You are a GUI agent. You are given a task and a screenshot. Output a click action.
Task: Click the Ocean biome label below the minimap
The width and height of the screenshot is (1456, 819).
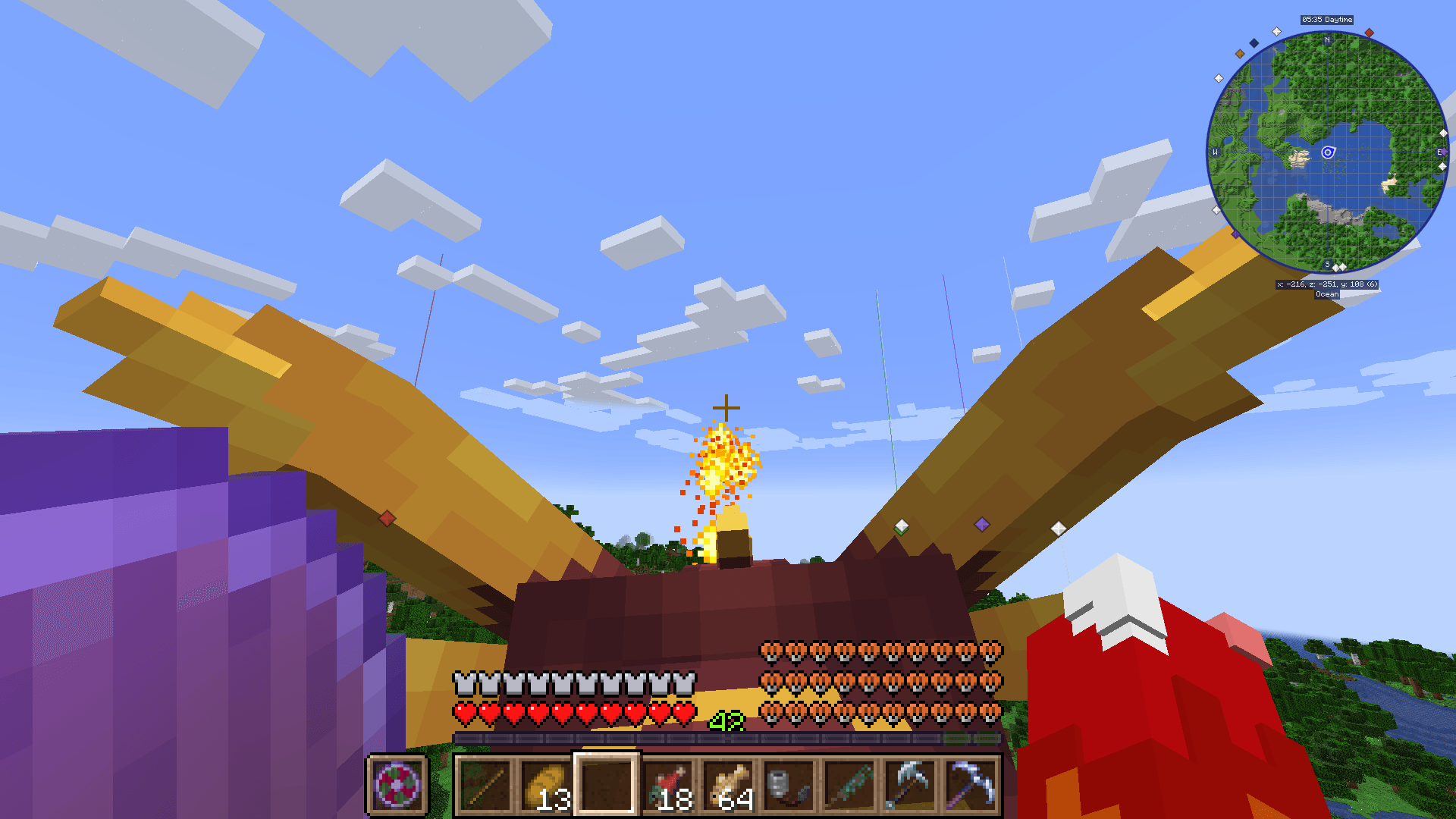click(1327, 294)
